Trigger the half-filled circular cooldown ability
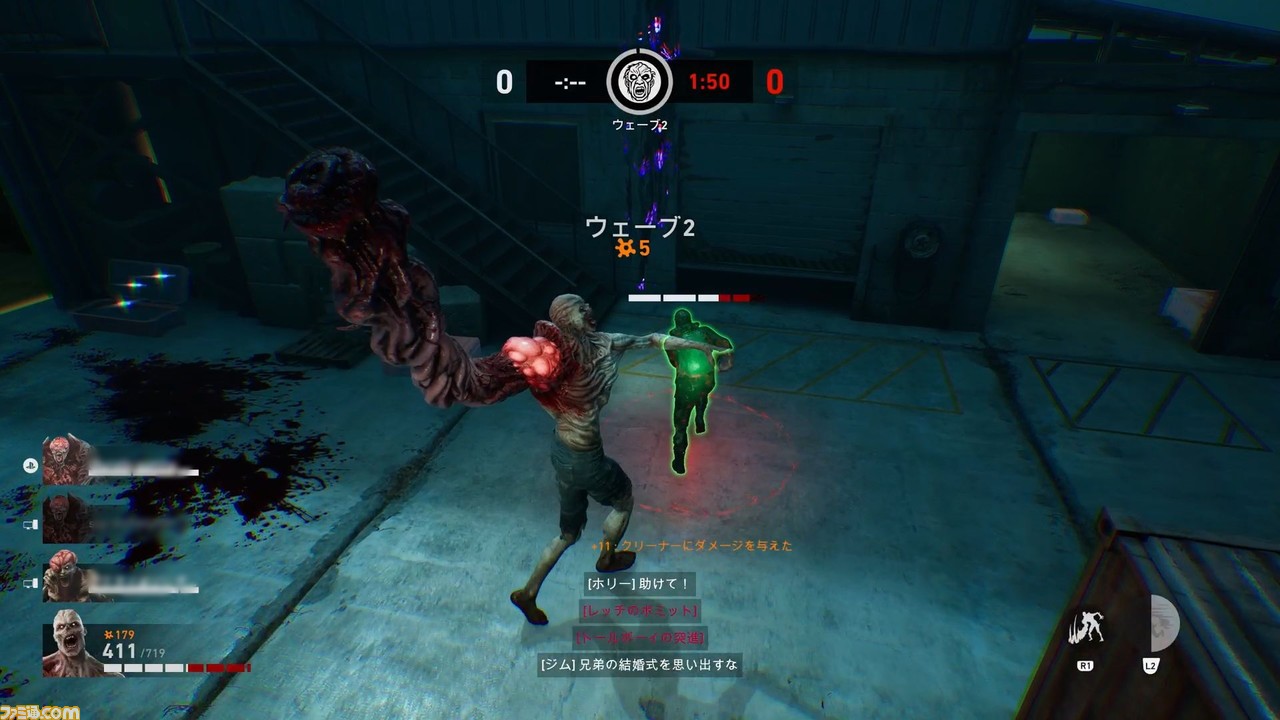The width and height of the screenshot is (1280, 720). coord(1162,624)
